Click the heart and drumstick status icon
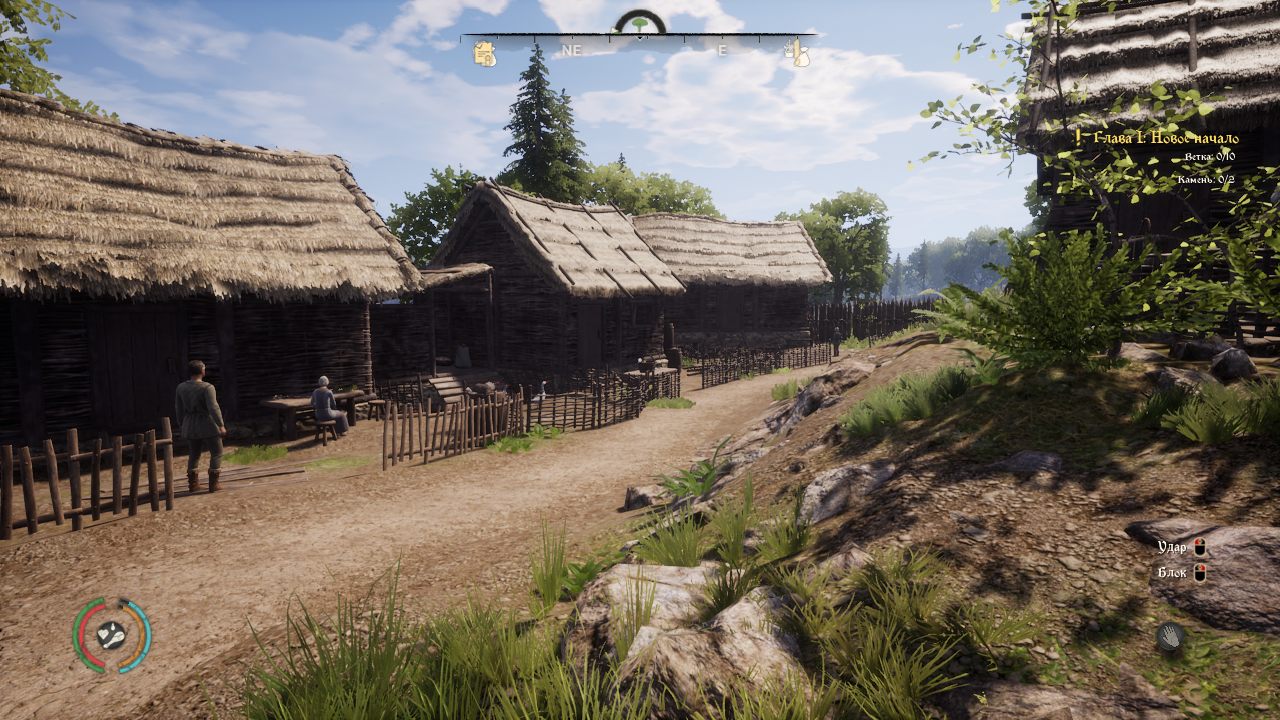This screenshot has height=720, width=1280. [x=111, y=634]
